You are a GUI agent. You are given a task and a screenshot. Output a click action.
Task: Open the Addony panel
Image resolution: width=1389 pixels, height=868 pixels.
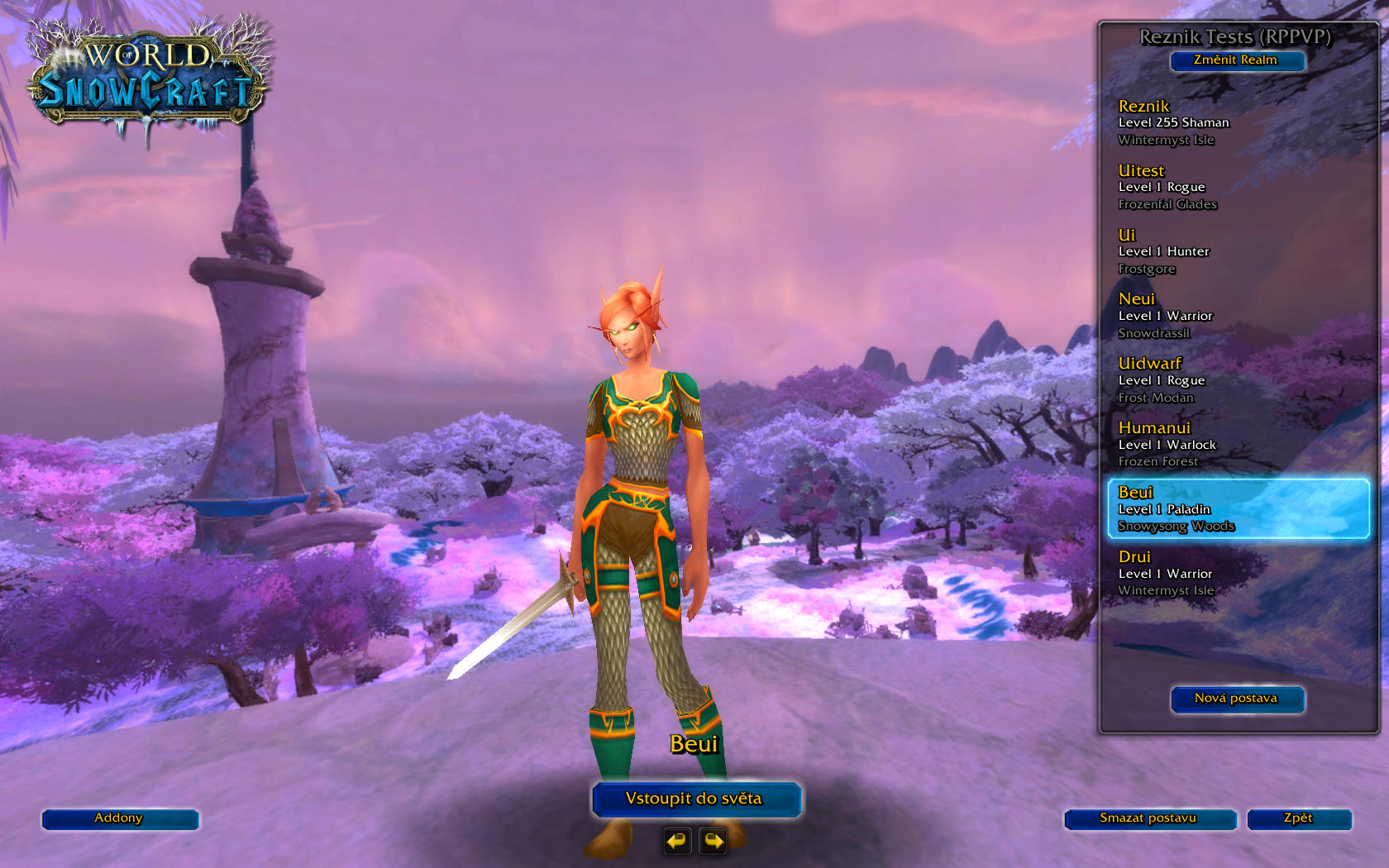point(119,819)
